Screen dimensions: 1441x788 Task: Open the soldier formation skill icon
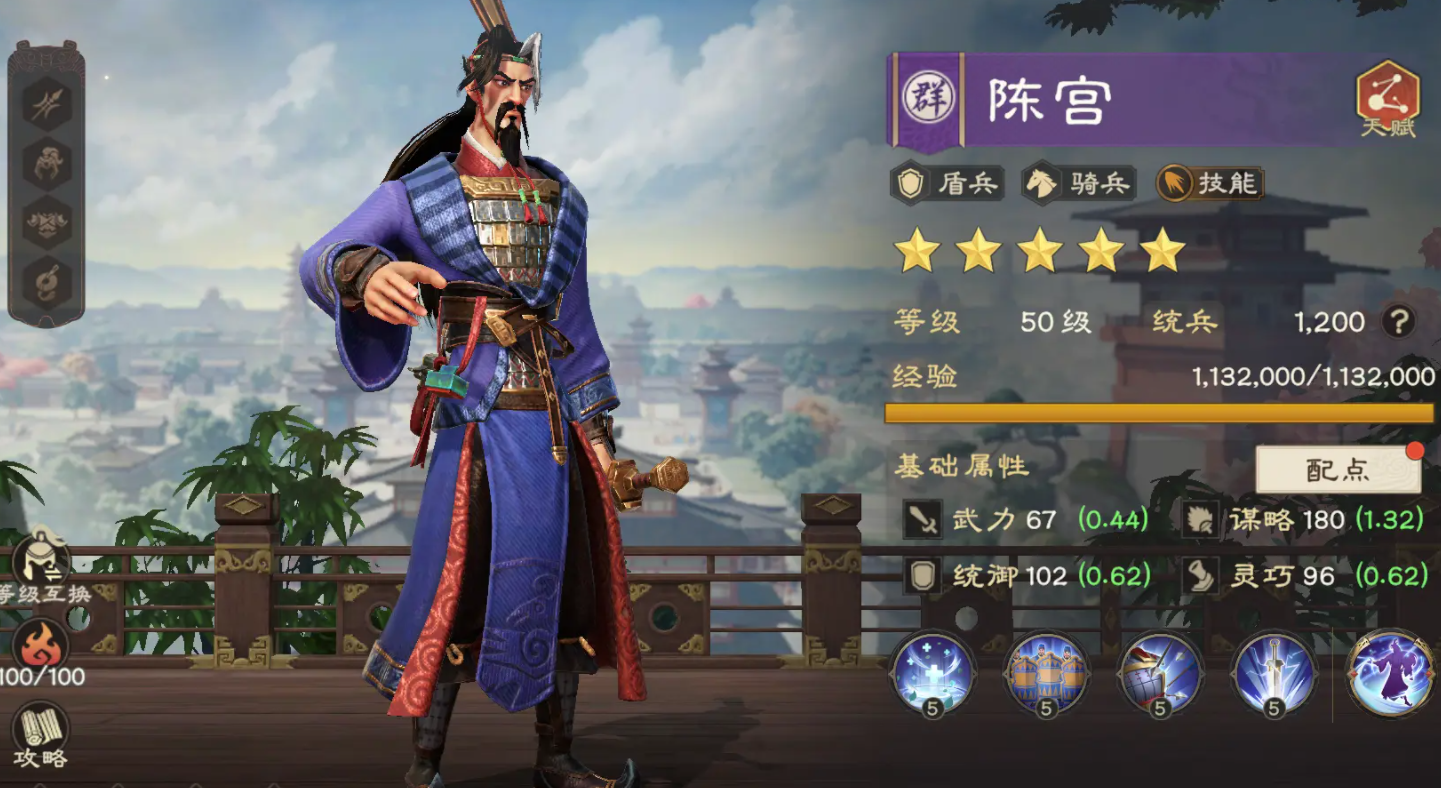1050,674
